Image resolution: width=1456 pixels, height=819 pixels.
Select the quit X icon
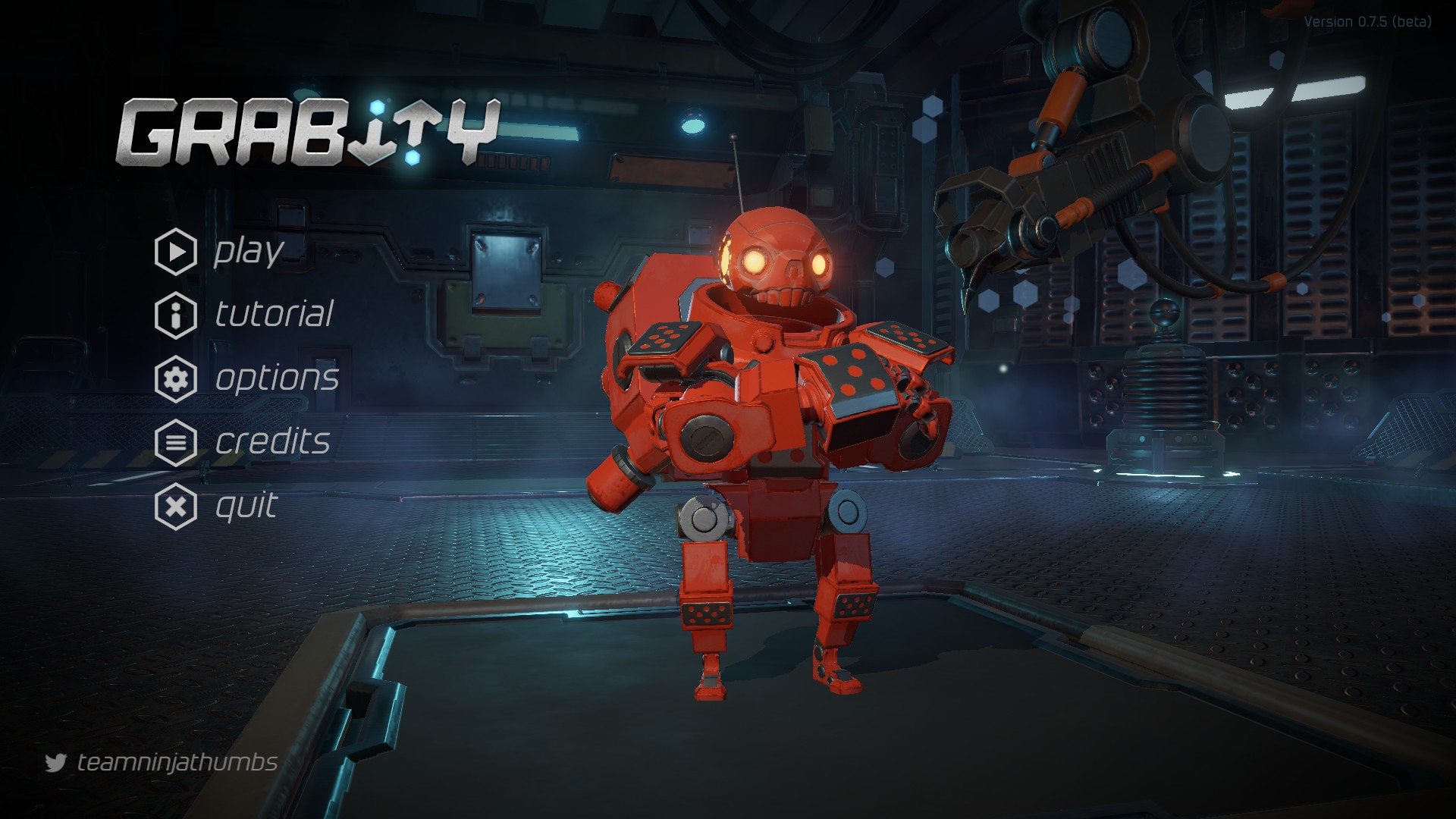tap(175, 507)
